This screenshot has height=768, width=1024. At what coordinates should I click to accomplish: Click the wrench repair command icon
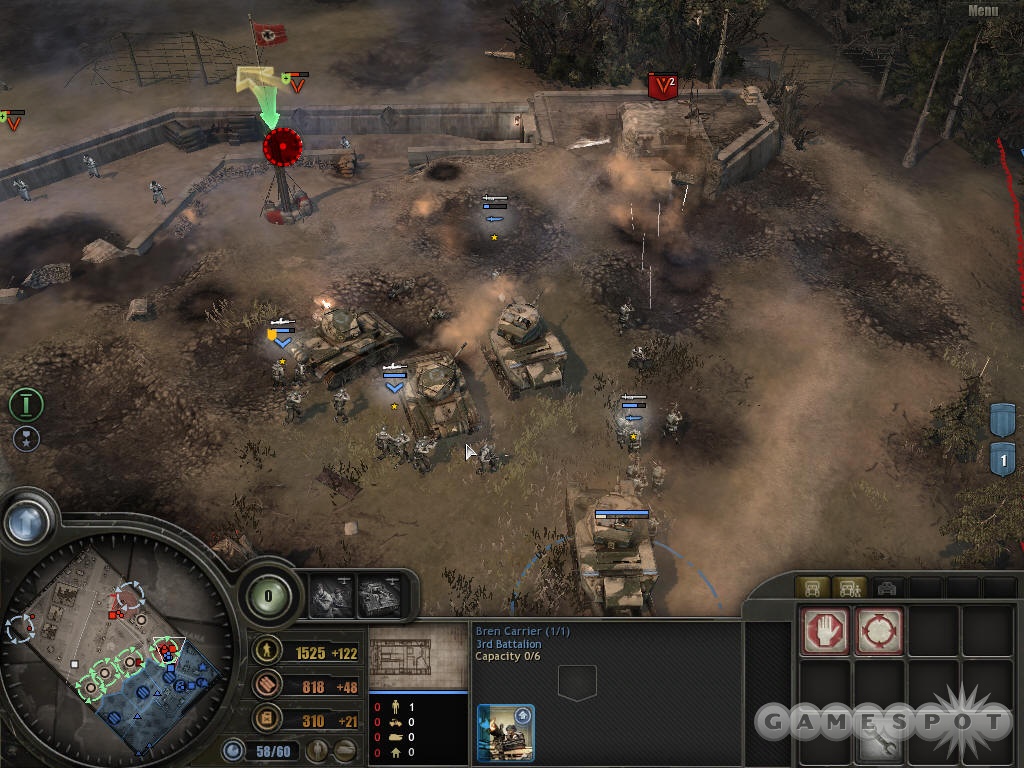pyautogui.click(x=879, y=739)
